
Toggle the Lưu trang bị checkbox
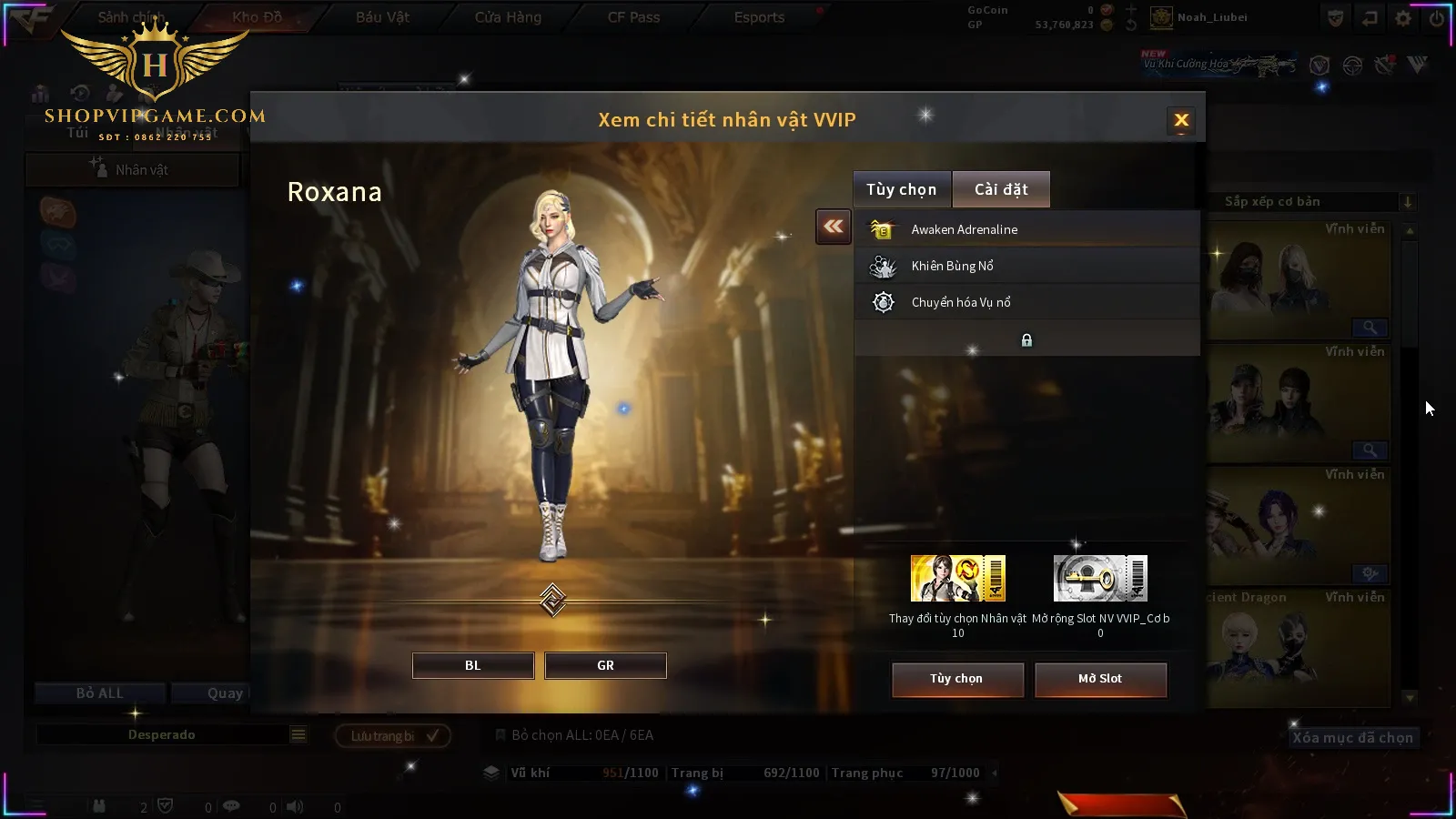[x=433, y=735]
